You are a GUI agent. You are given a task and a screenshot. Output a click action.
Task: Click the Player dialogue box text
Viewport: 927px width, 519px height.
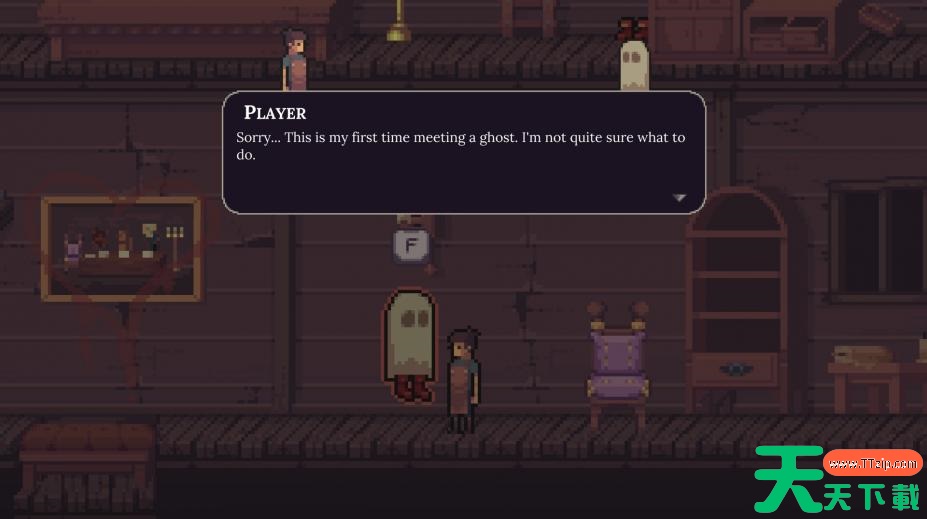coord(460,146)
